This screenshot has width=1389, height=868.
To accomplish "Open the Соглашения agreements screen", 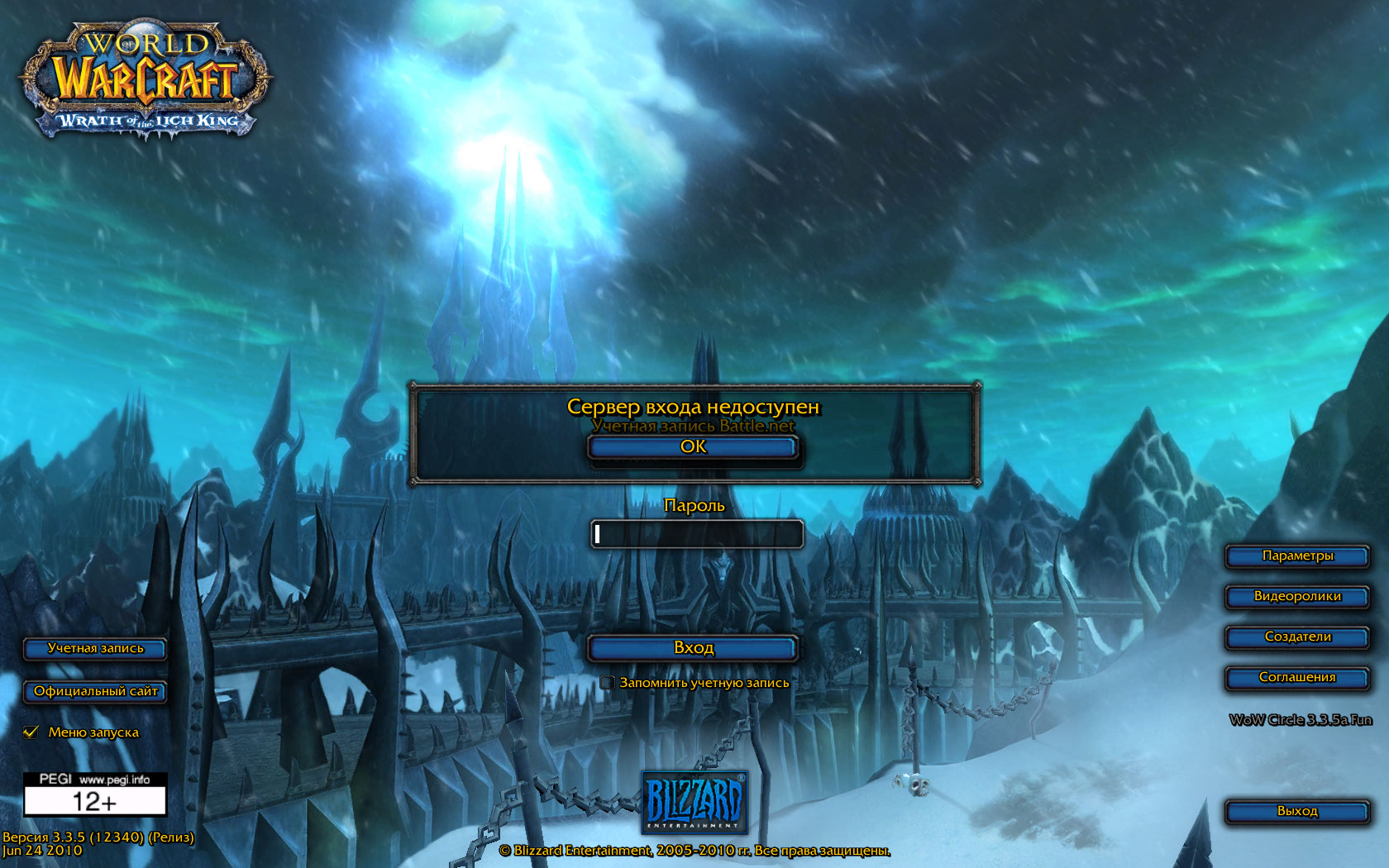I will tap(1296, 678).
